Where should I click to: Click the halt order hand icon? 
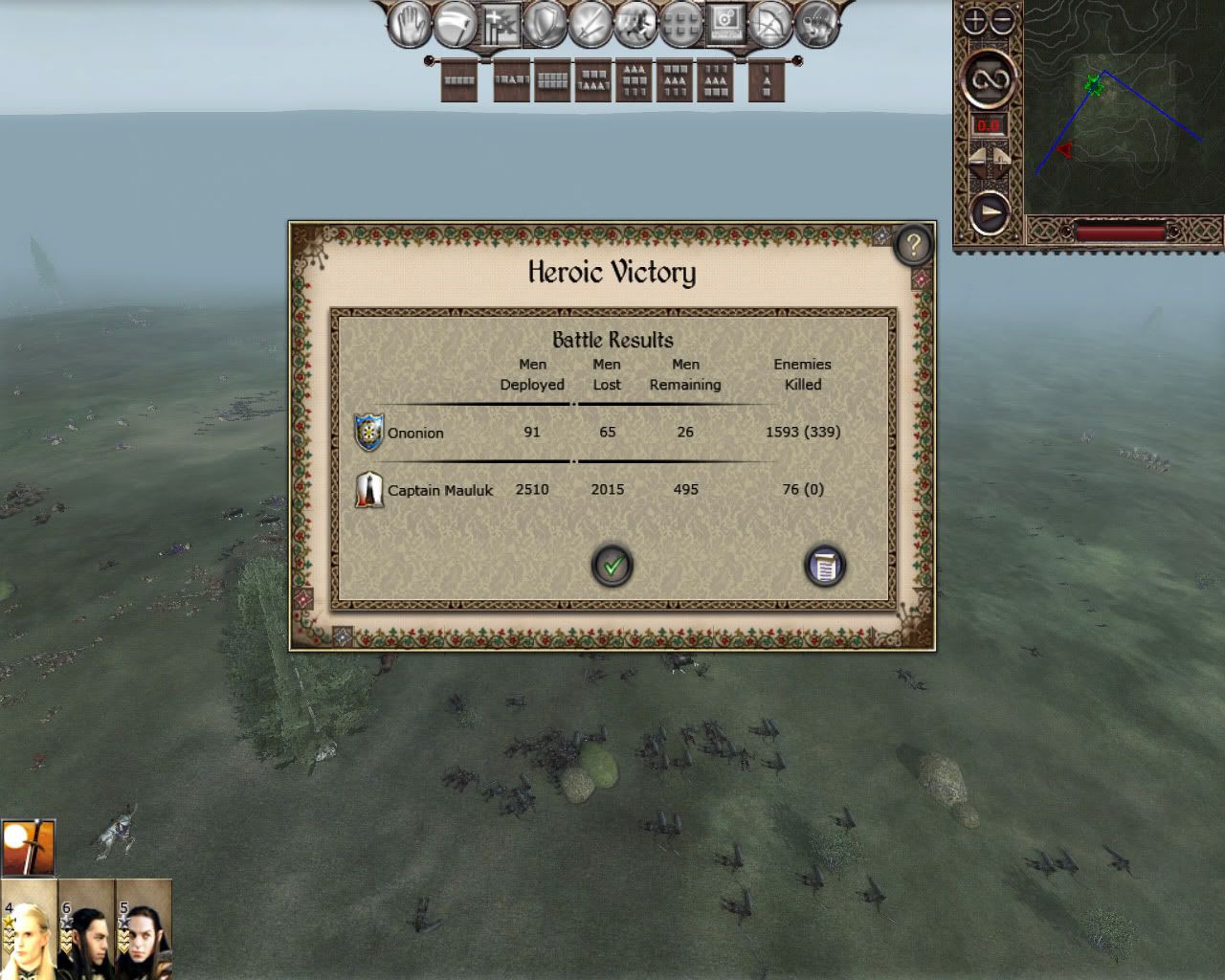pyautogui.click(x=409, y=26)
